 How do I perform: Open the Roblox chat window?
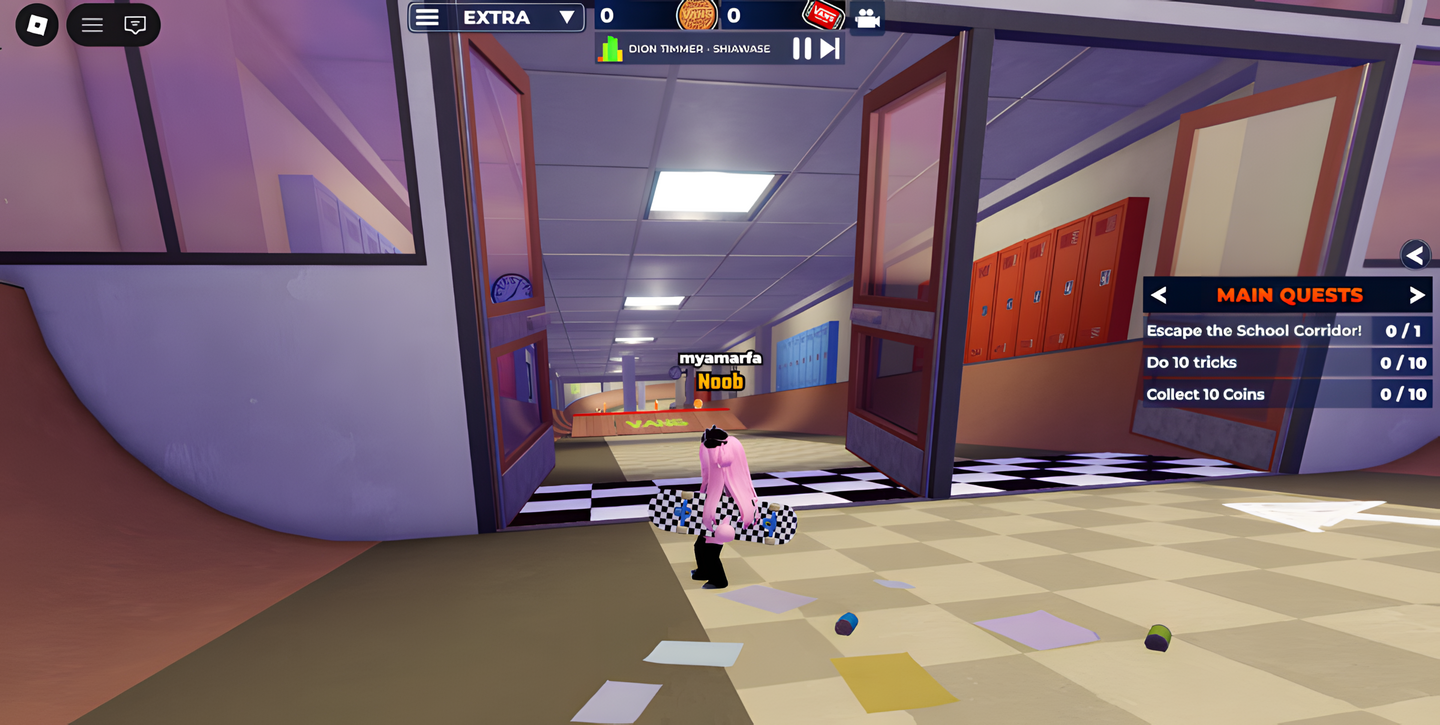tap(135, 25)
